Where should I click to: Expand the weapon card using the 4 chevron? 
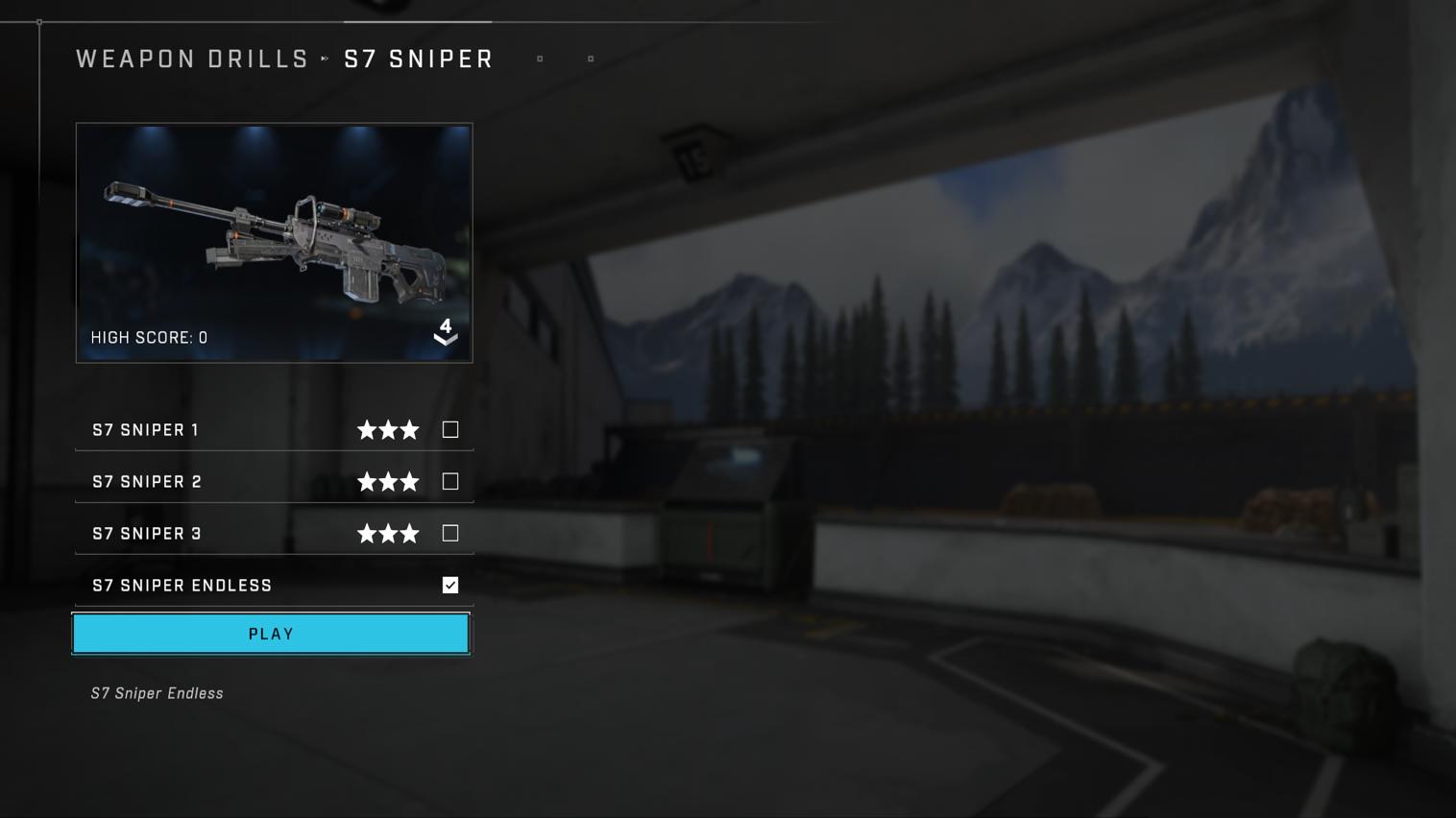coord(445,333)
